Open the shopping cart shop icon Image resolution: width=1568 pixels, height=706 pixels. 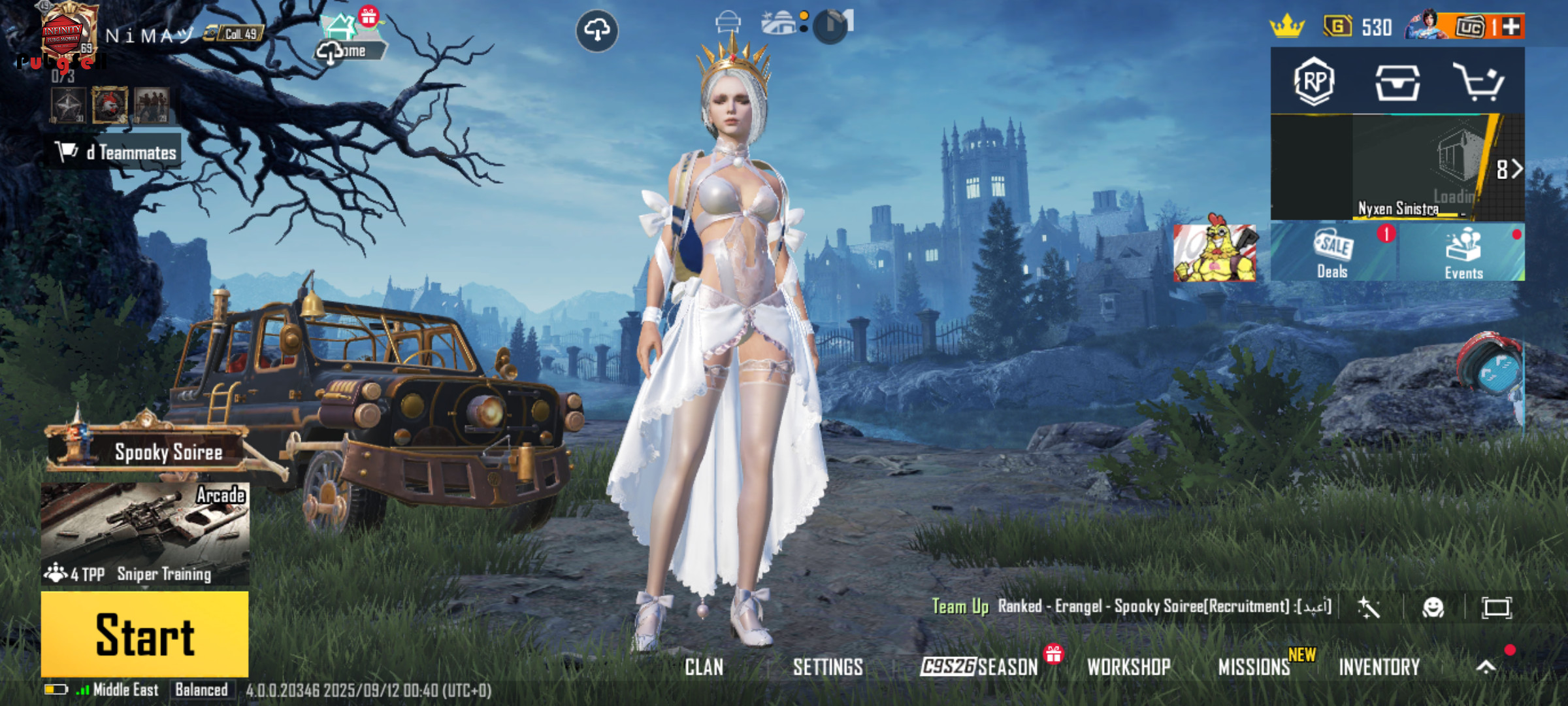1478,82
